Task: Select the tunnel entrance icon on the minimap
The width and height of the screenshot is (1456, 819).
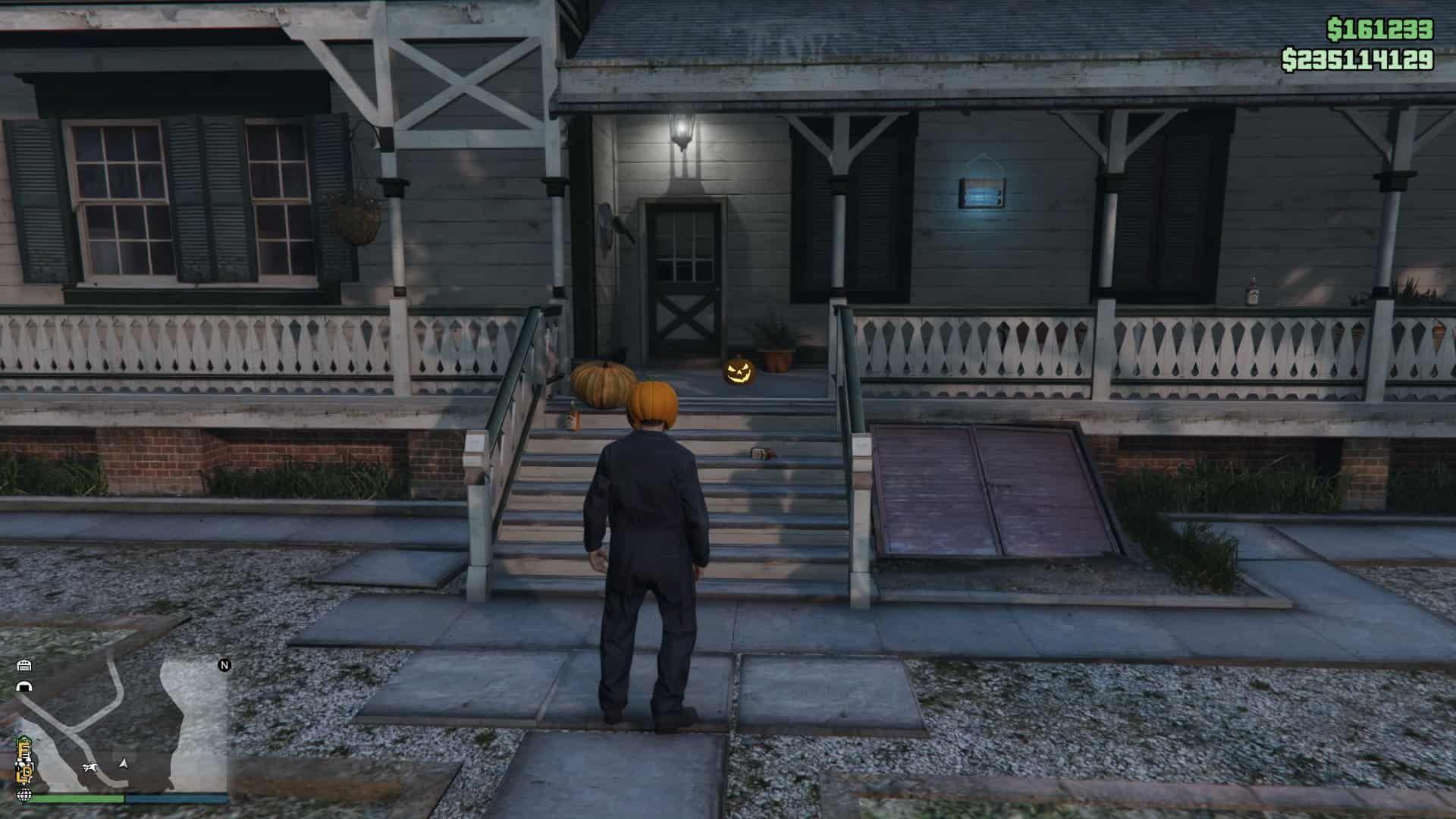Action: pos(24,686)
